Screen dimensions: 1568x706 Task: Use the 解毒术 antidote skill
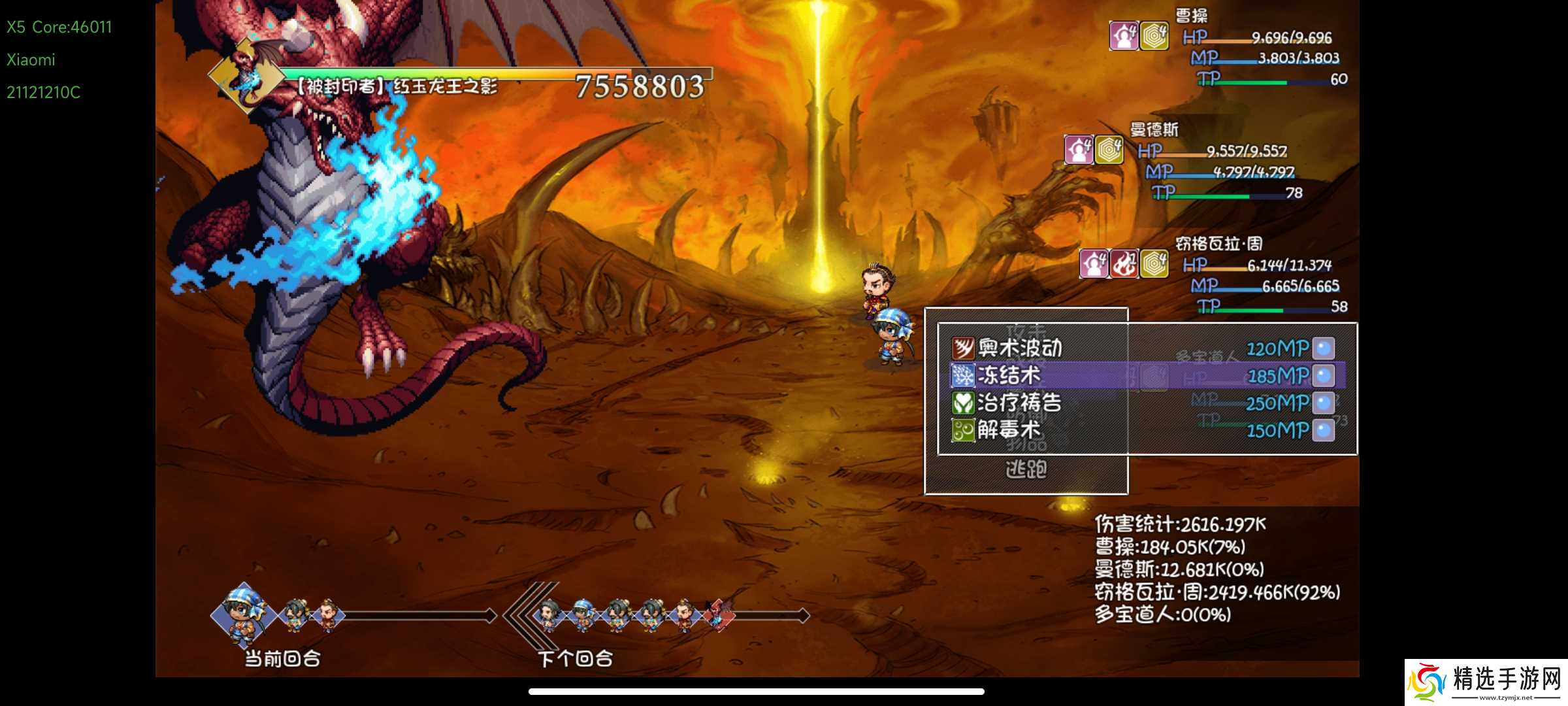coord(1008,430)
